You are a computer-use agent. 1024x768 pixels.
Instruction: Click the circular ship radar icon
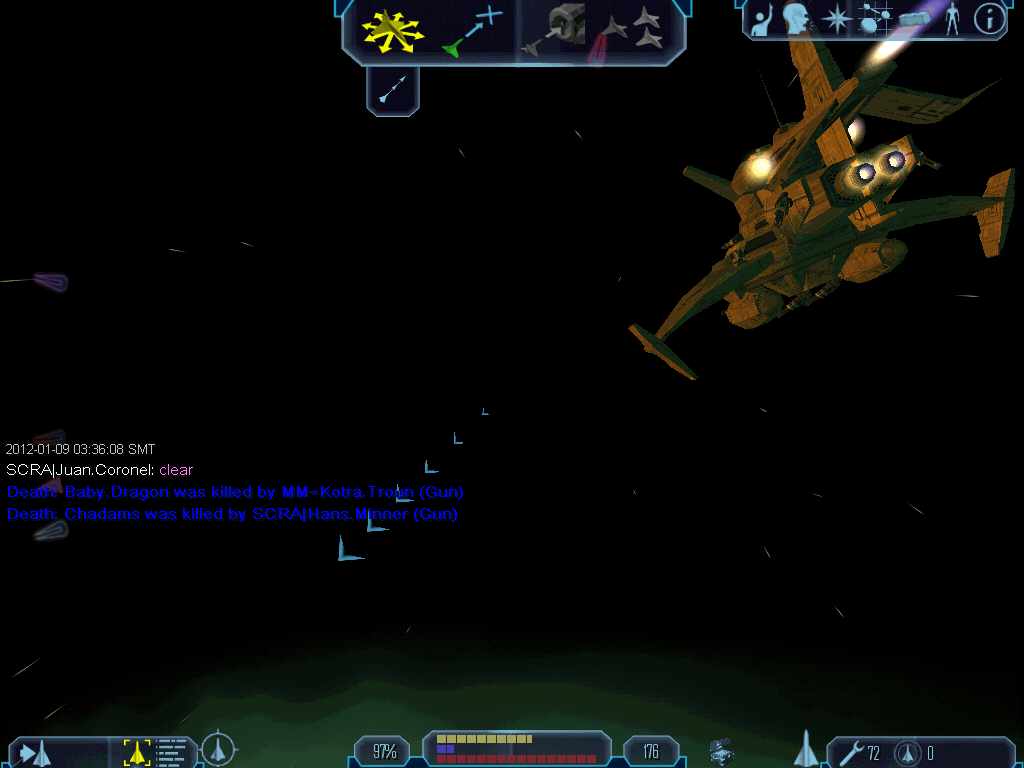[219, 749]
